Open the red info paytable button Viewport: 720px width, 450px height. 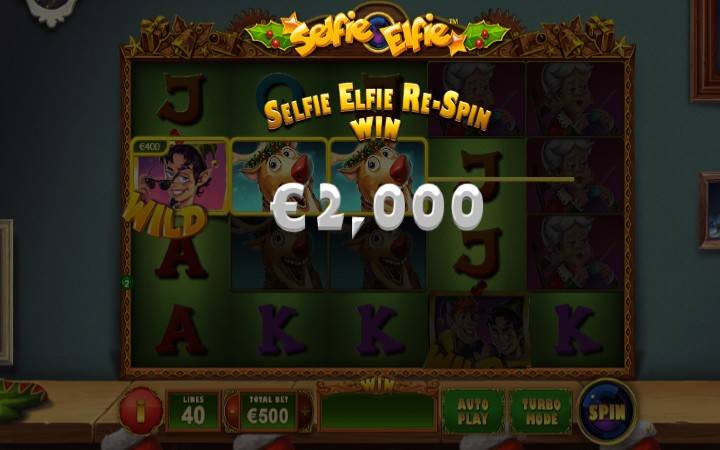[139, 411]
